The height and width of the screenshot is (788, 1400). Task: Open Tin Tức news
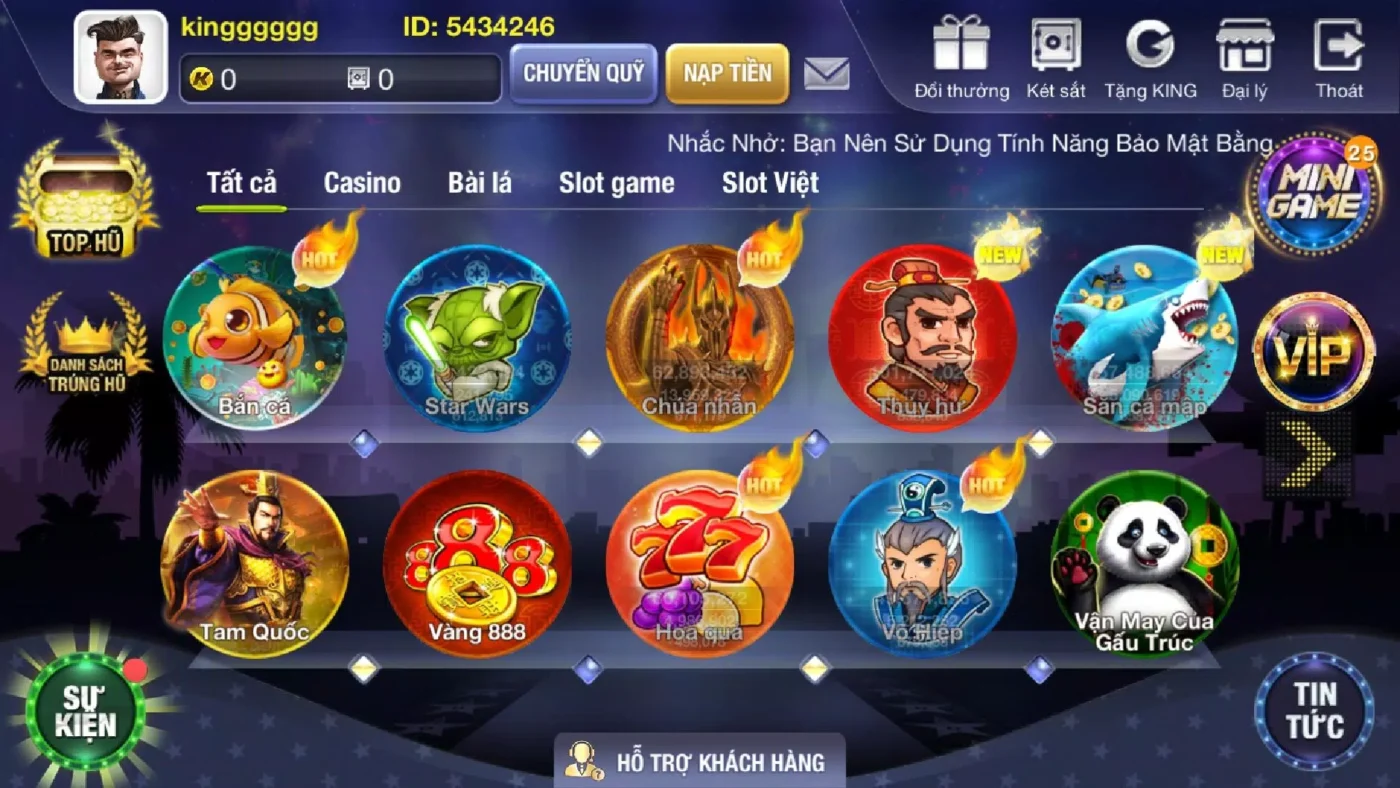click(x=1315, y=707)
